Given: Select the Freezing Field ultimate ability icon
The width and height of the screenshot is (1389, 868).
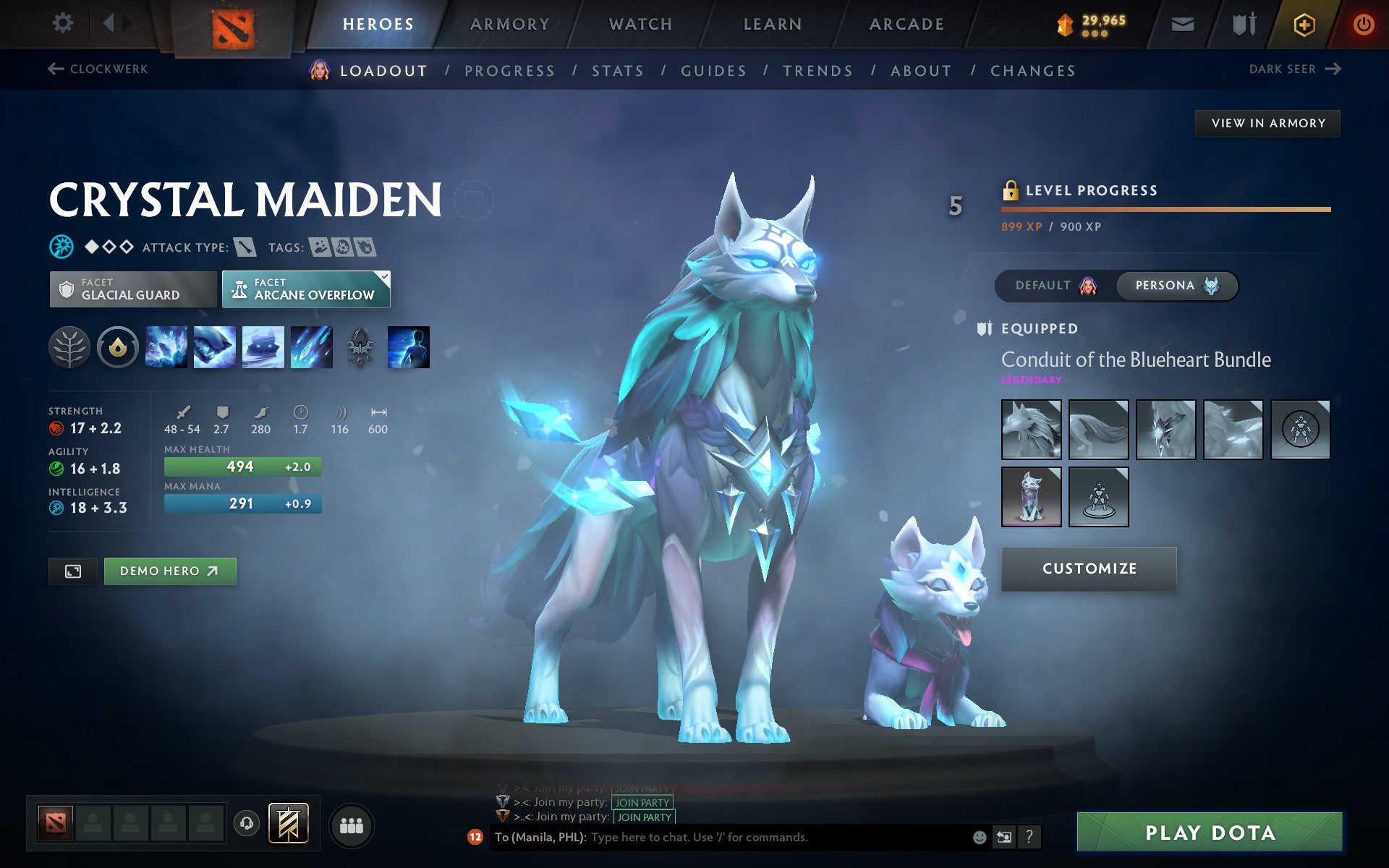Looking at the screenshot, I should click(311, 347).
